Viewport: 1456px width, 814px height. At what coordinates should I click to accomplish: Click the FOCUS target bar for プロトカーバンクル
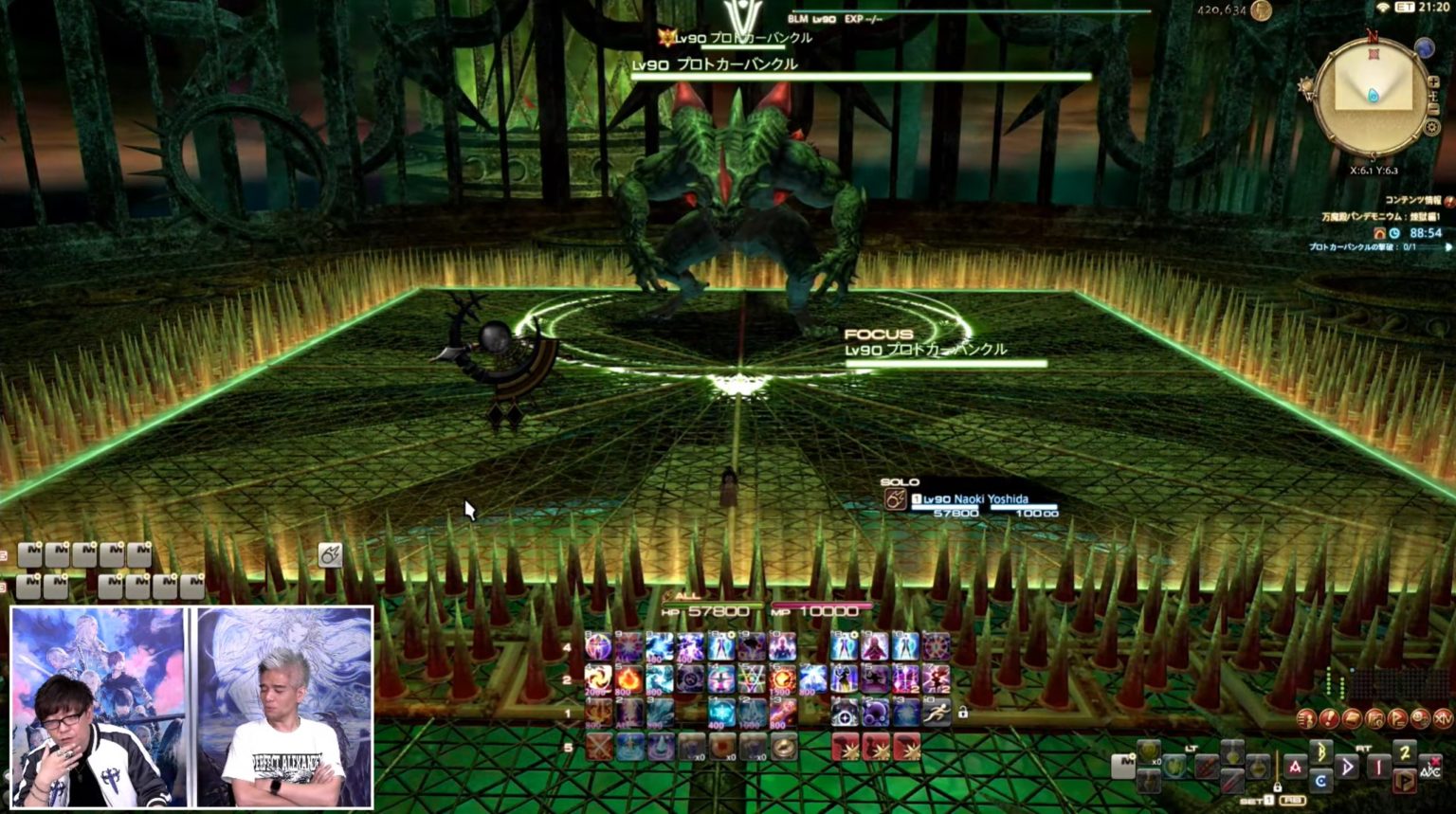point(938,349)
